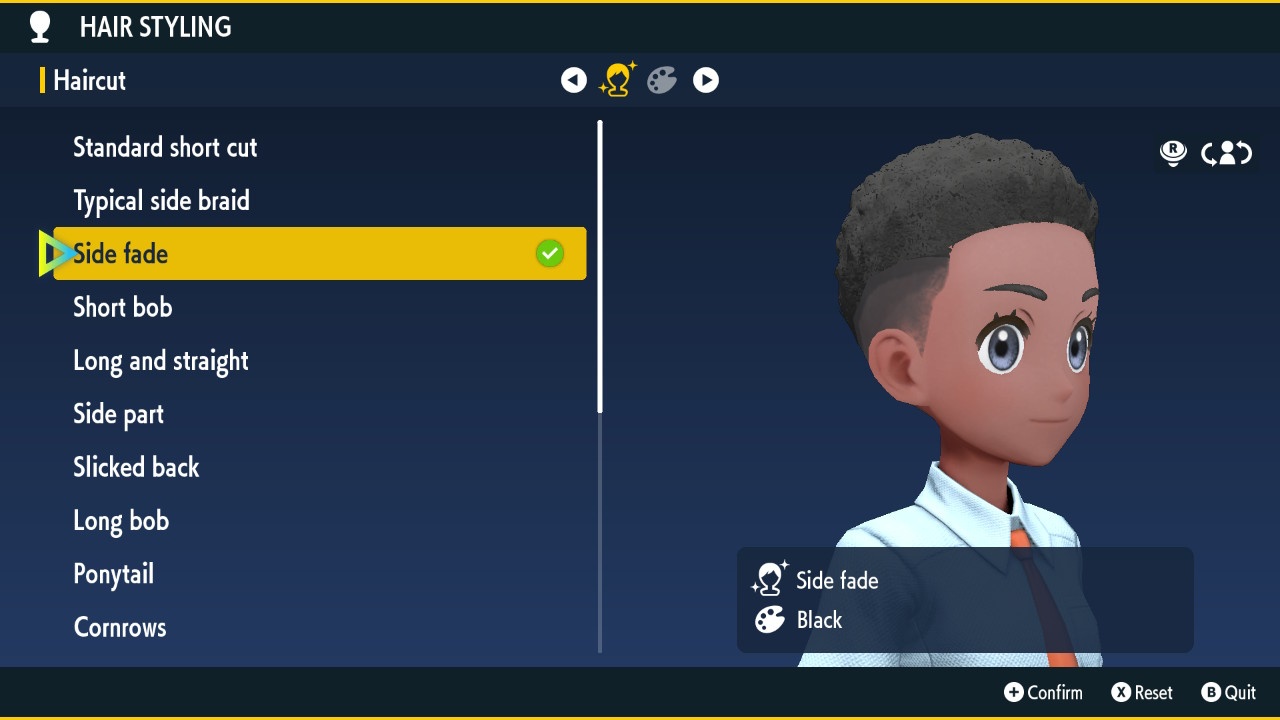Click the head silhouette icon beside HAIR STYLING
Viewport: 1280px width, 720px height.
coord(40,27)
